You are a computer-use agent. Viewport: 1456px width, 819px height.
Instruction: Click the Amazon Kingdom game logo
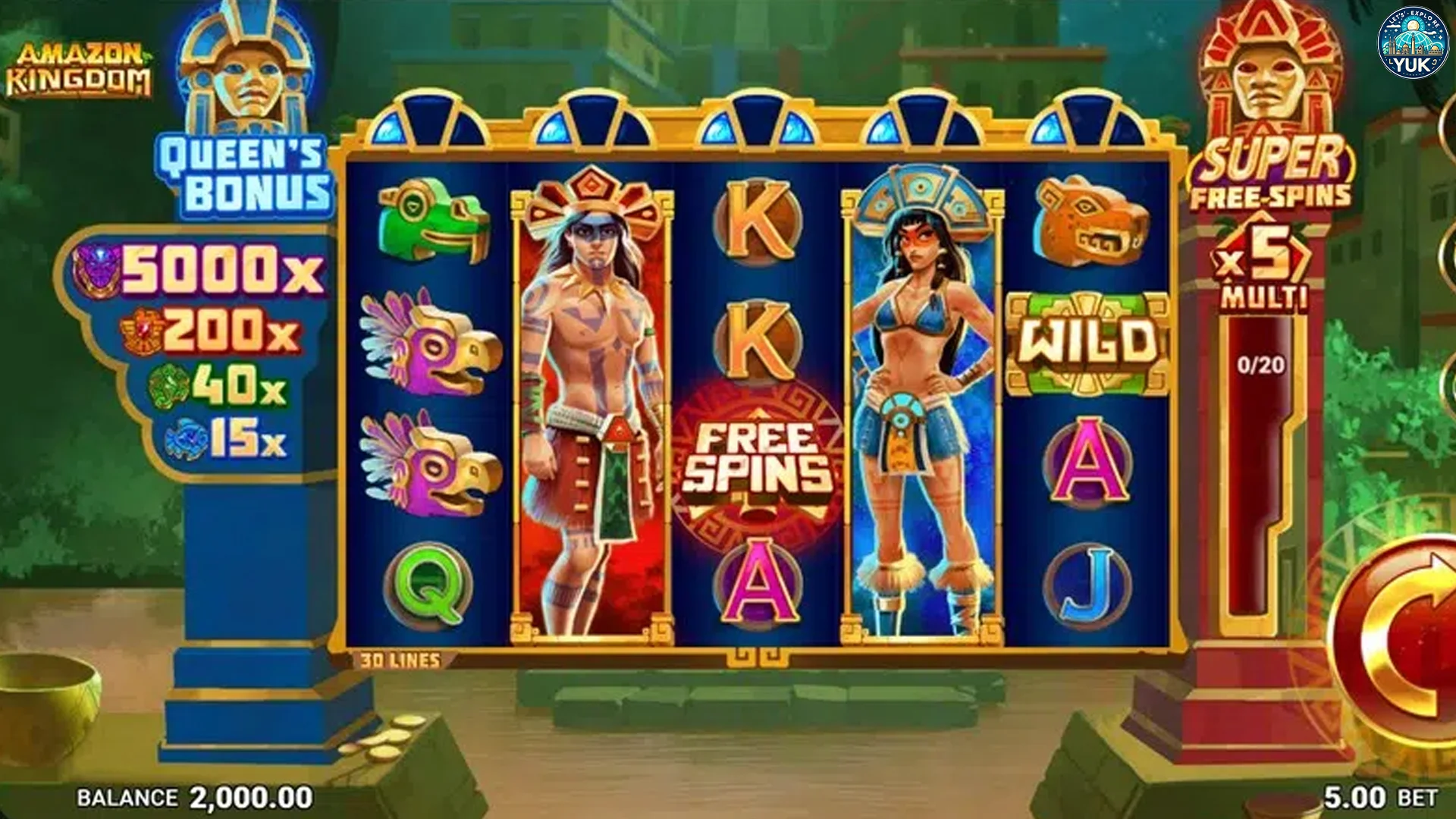pos(81,63)
